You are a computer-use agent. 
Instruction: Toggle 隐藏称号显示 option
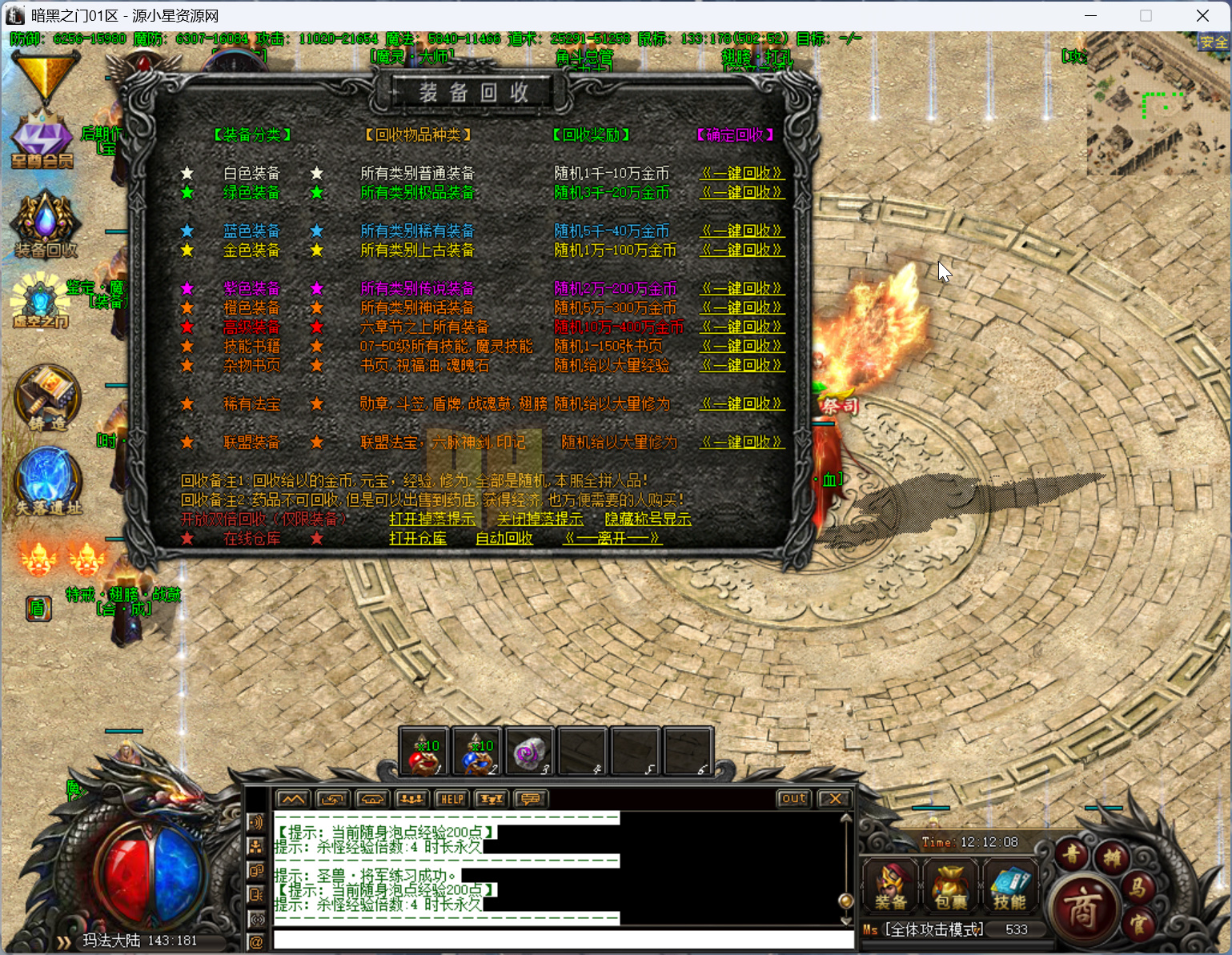(x=648, y=519)
